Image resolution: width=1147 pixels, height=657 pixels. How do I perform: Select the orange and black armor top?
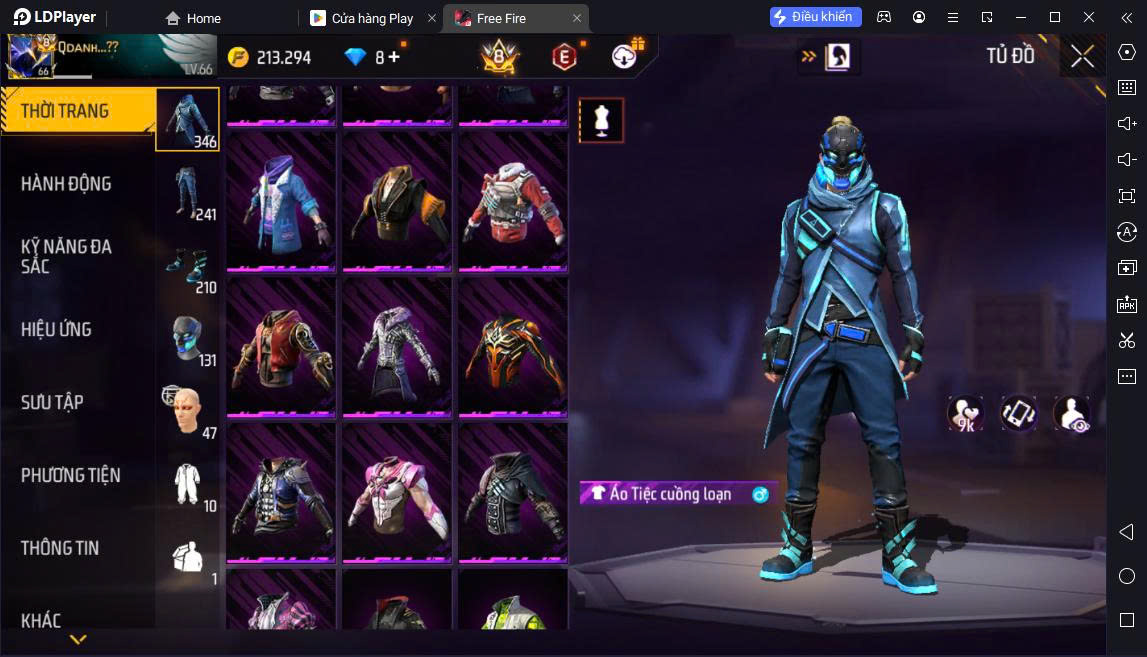tap(513, 346)
